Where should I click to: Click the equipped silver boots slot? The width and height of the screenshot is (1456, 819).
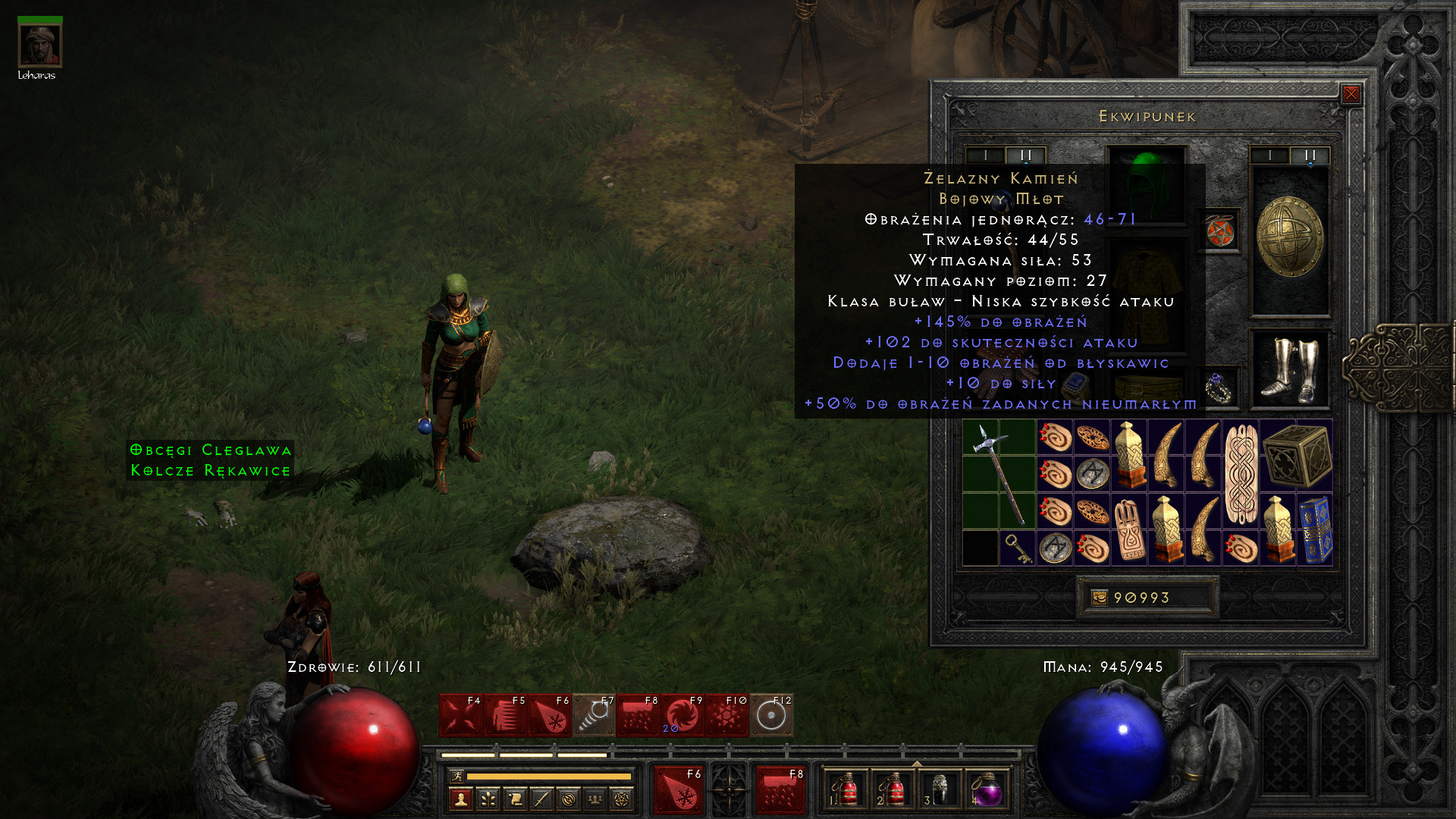pos(1289,369)
